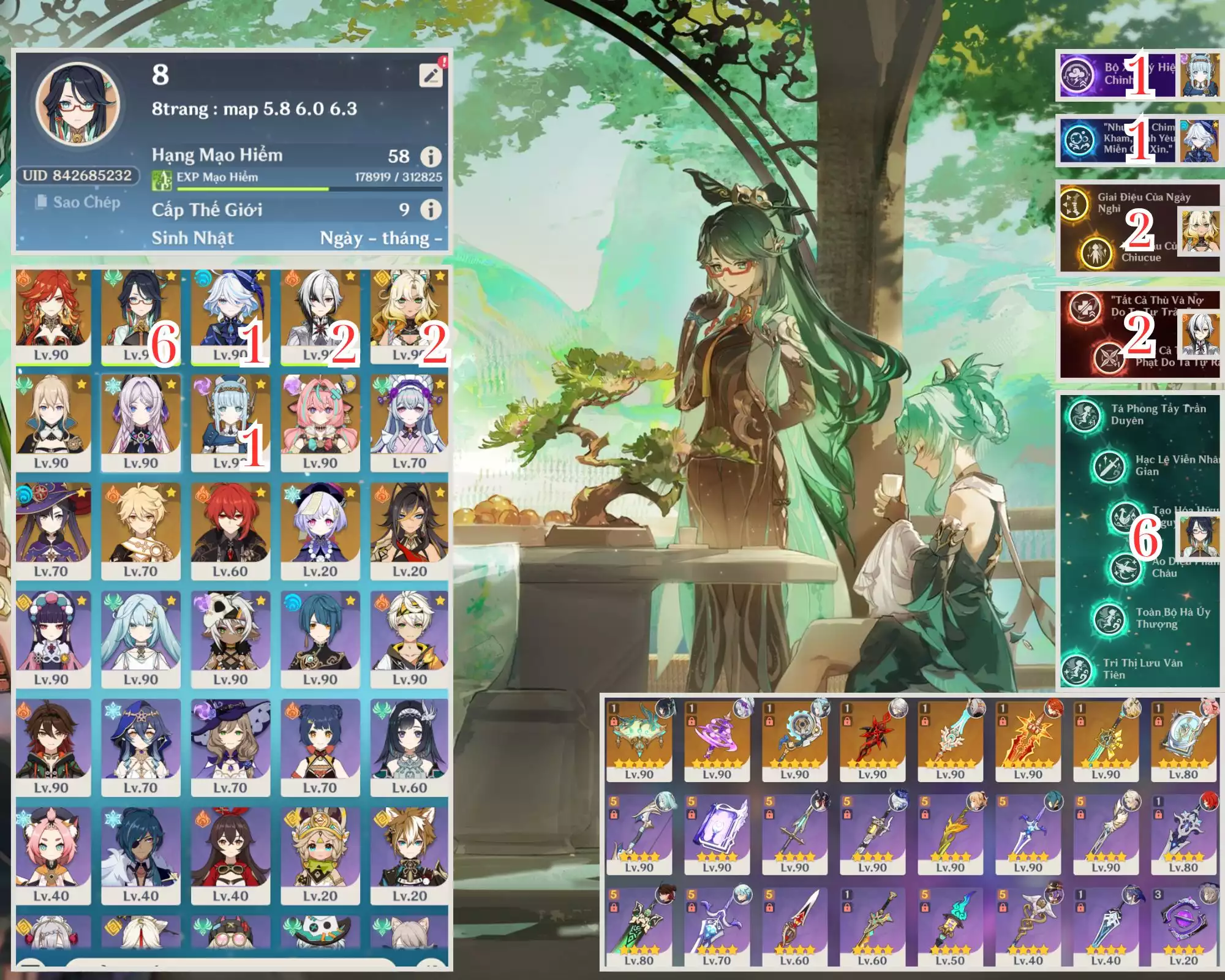Select the Lv.20 Qiqi card
The width and height of the screenshot is (1225, 980).
click(x=320, y=530)
